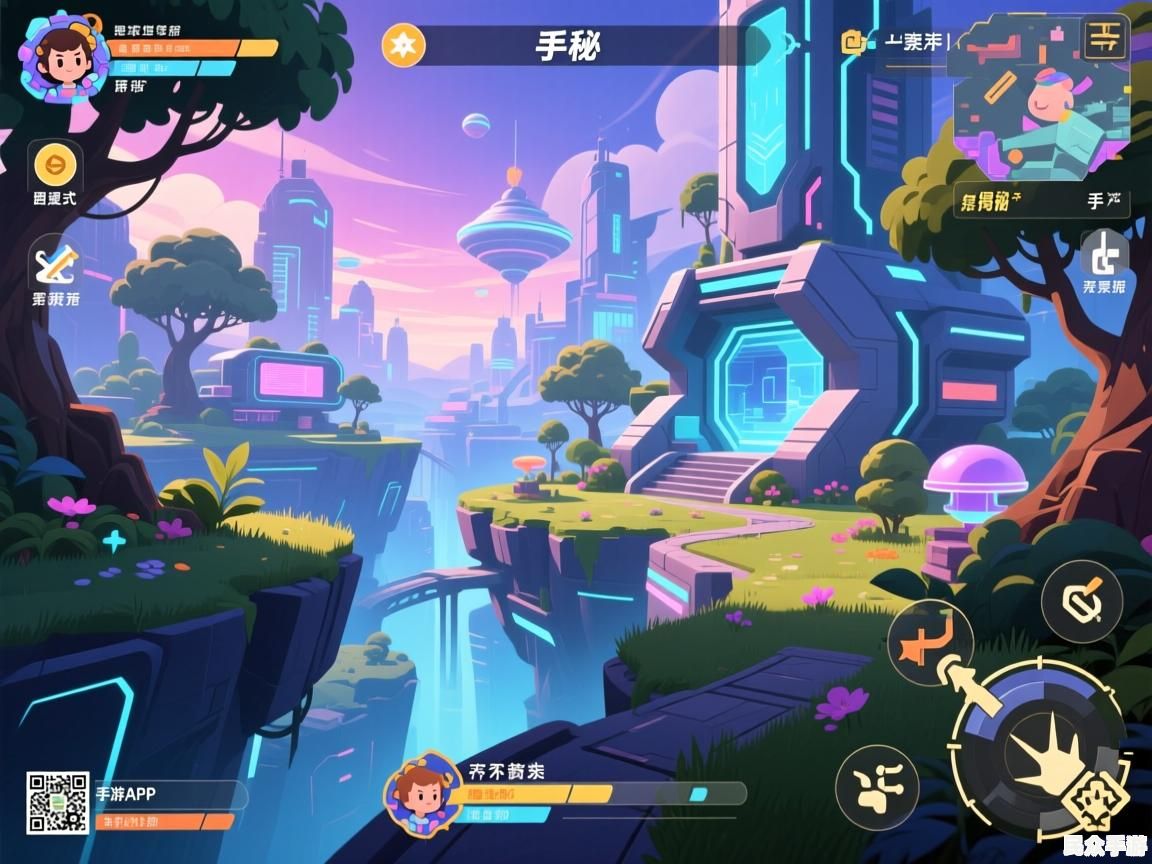Tap the grey hexagon icon under the minimap

pos(1104,255)
